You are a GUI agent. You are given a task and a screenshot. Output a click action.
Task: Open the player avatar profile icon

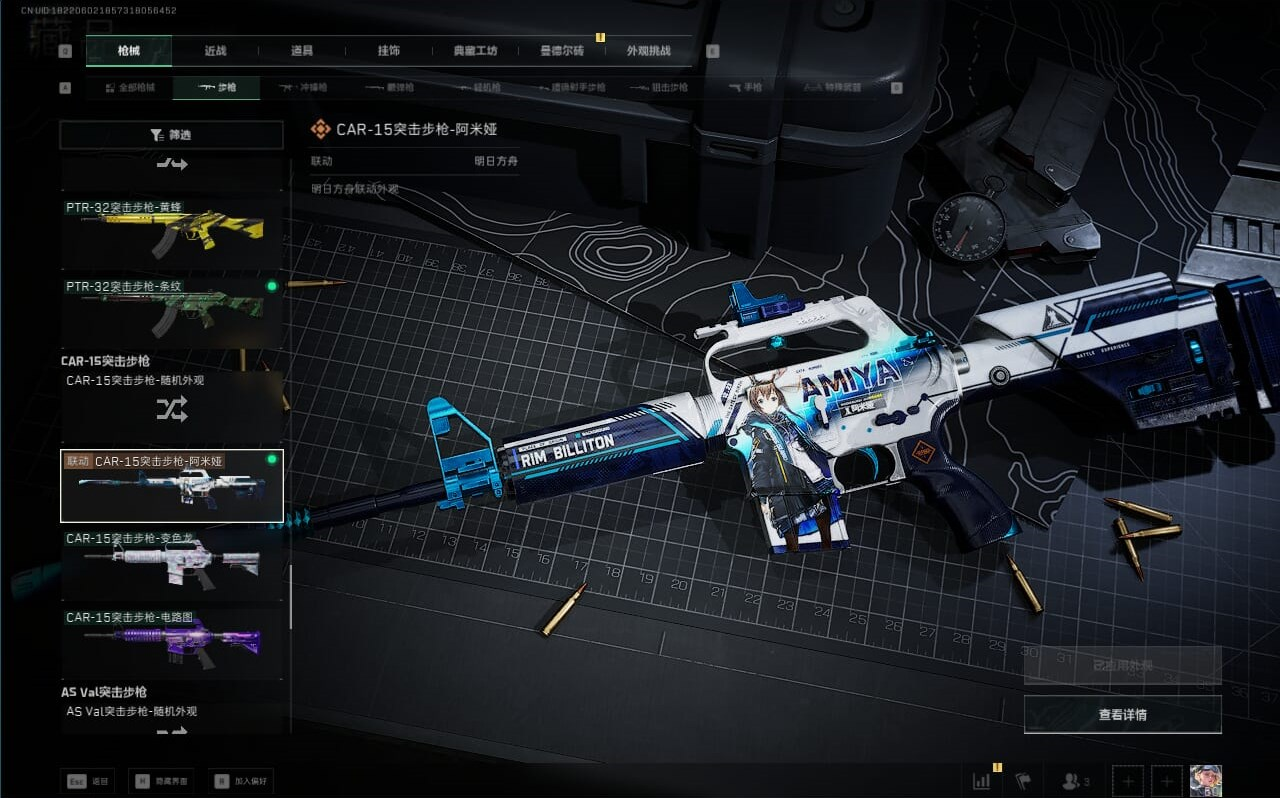click(1205, 781)
